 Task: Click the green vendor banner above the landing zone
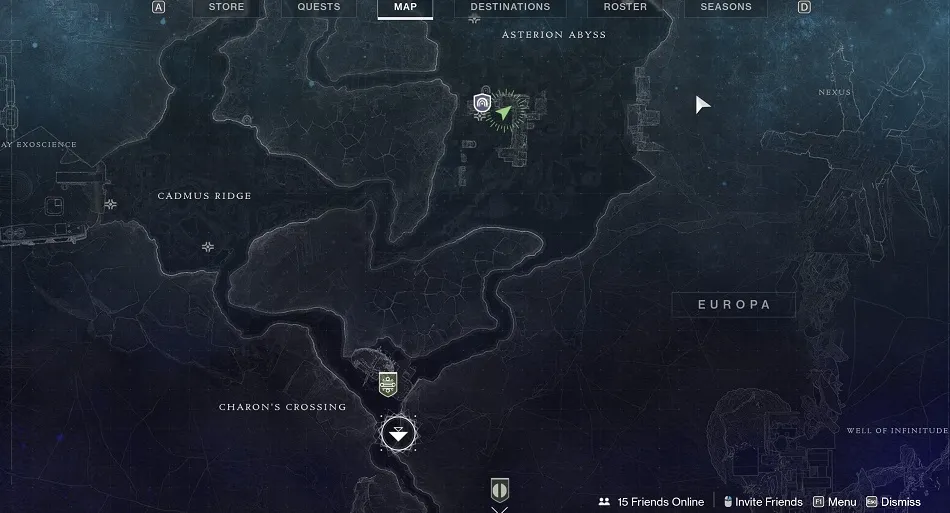[388, 383]
